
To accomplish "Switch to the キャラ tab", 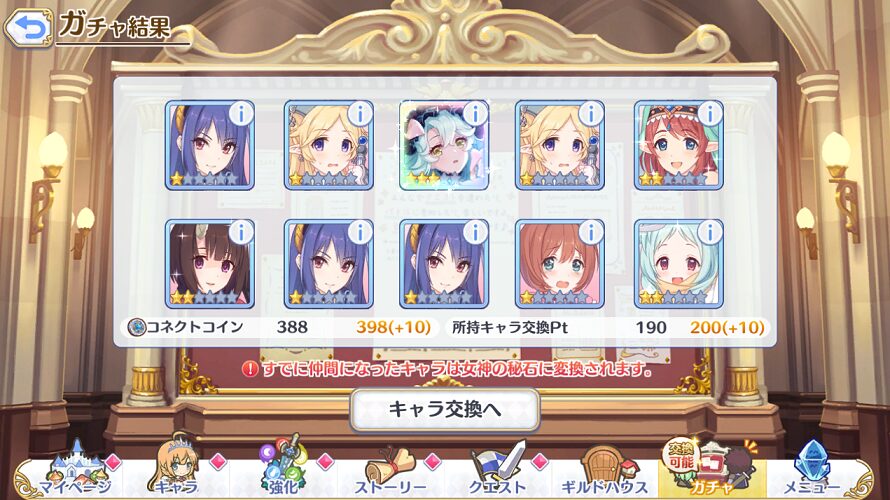I will (x=176, y=473).
